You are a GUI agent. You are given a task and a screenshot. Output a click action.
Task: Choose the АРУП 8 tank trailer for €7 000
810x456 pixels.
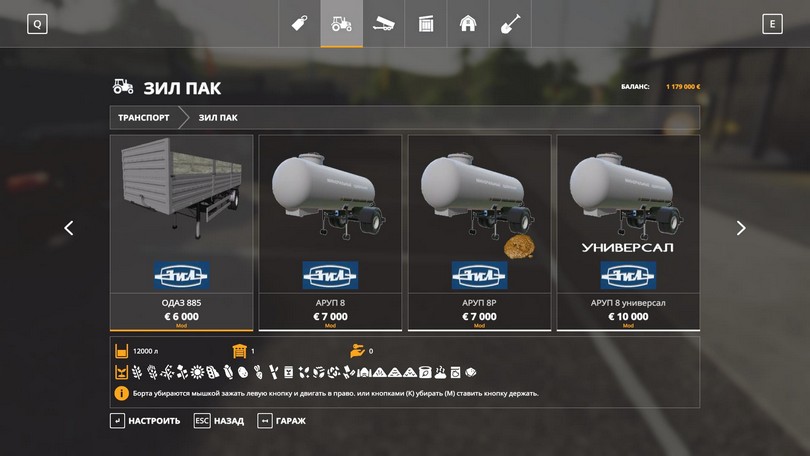point(330,232)
